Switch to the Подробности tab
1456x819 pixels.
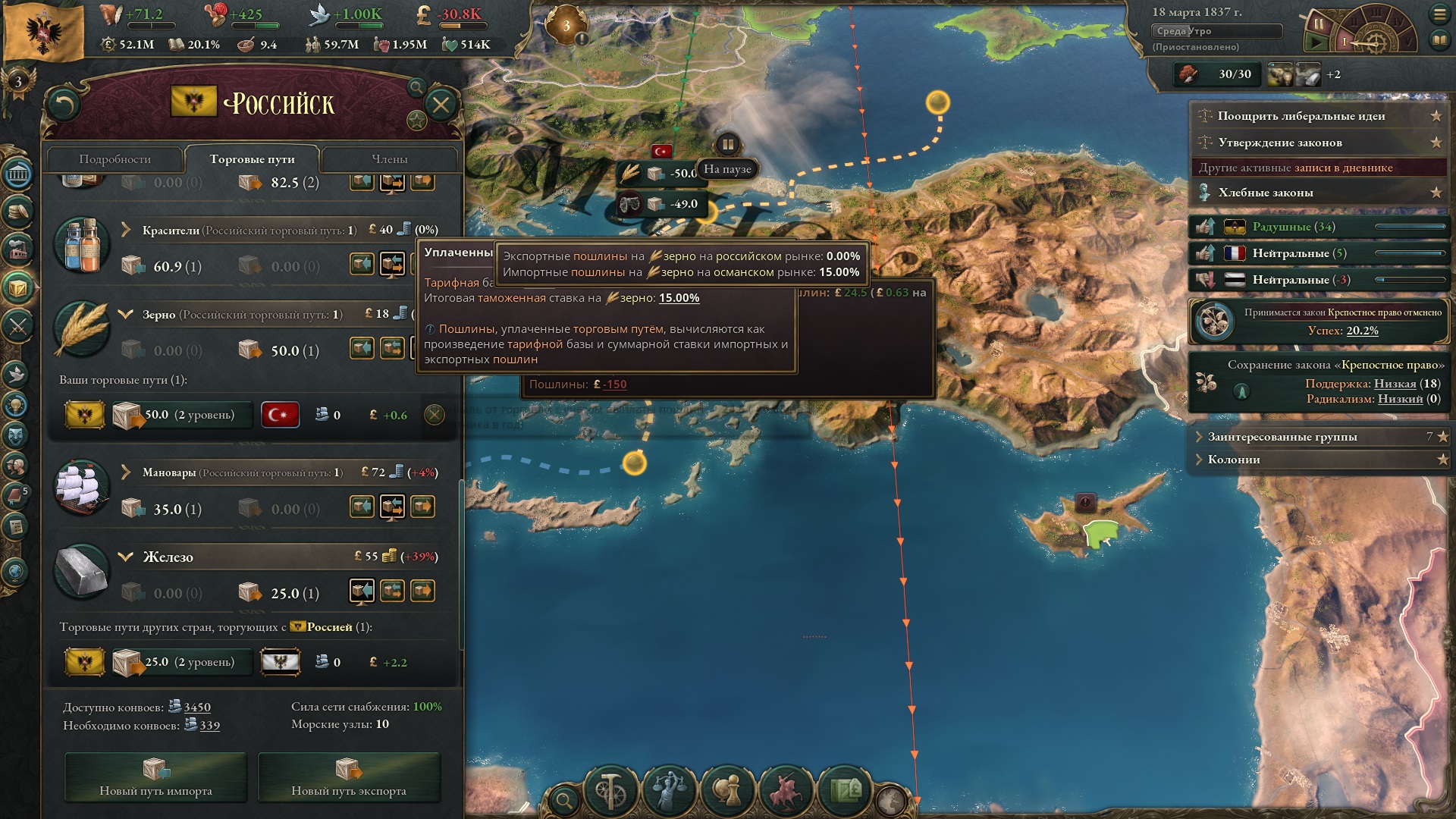pyautogui.click(x=115, y=159)
